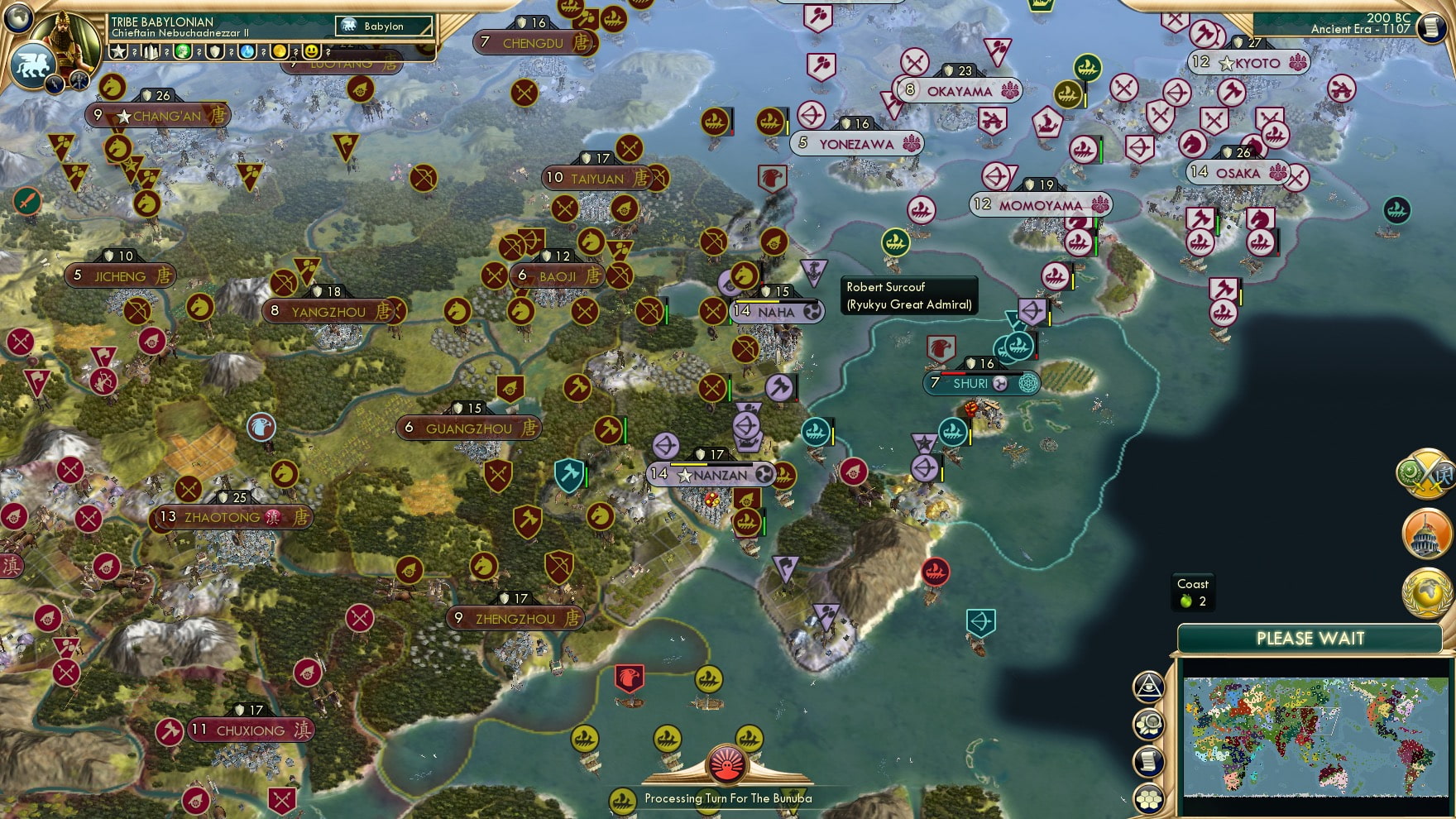
Task: Open the Babylon civilization selector
Action: (x=382, y=26)
